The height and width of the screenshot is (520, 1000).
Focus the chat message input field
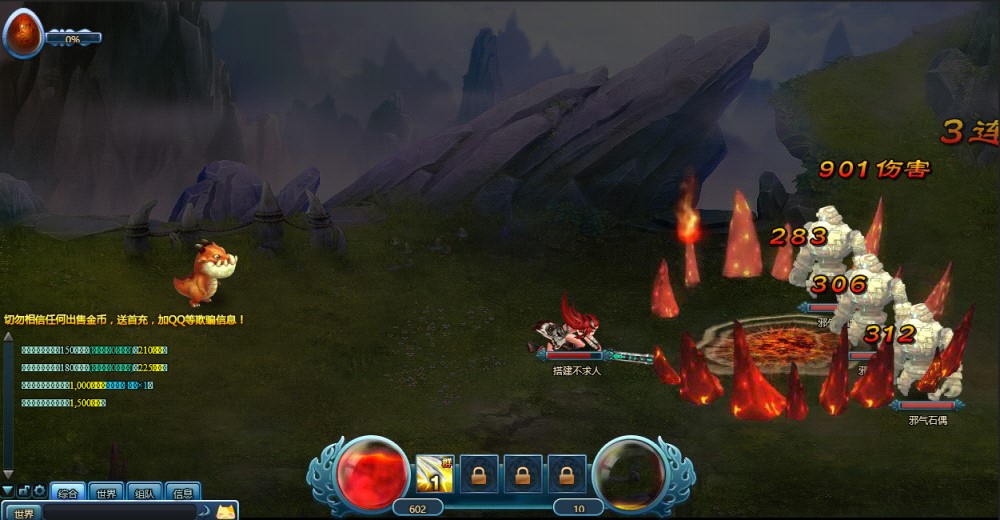[120, 512]
